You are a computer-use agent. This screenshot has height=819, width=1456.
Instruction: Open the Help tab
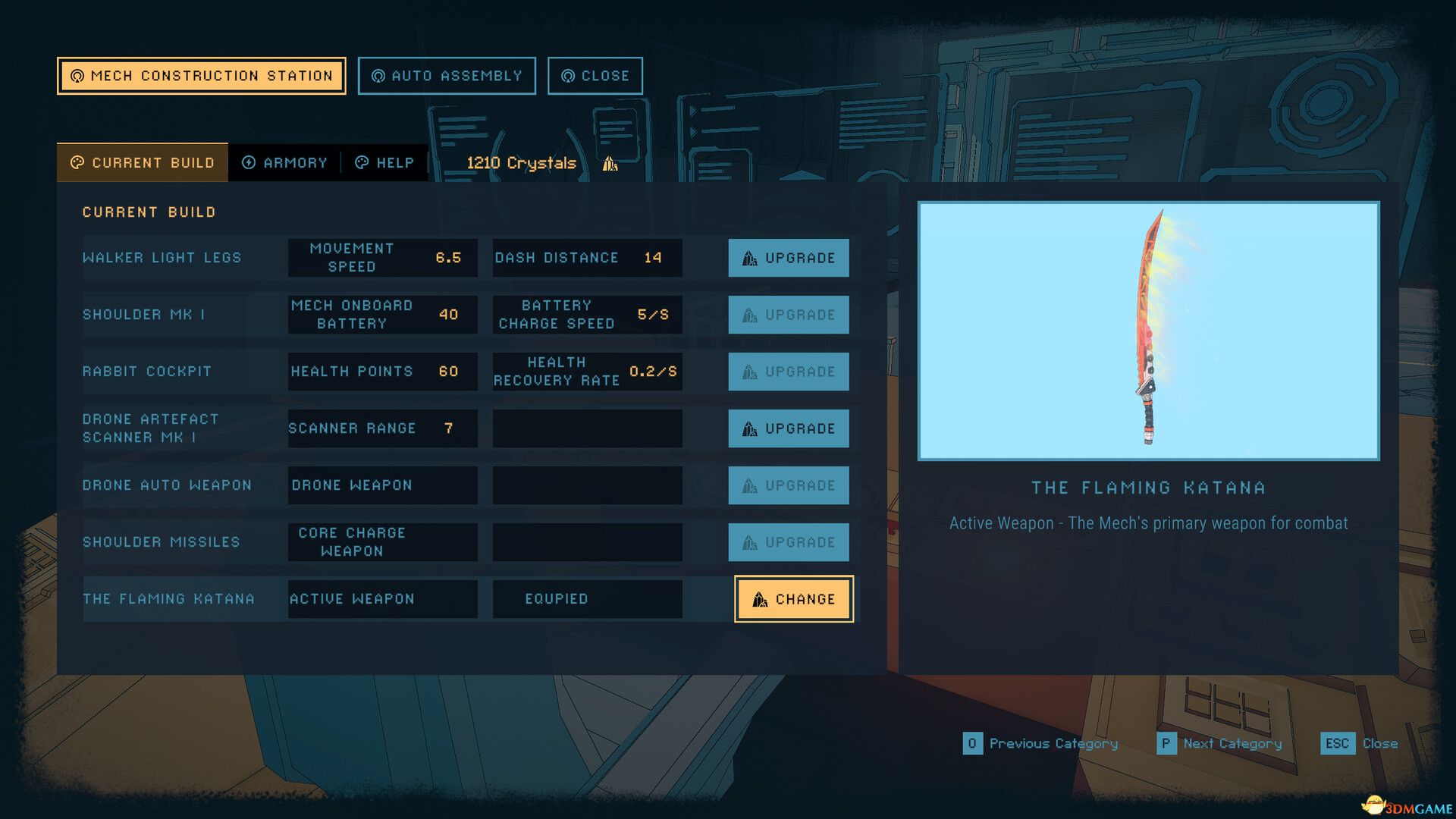tap(385, 162)
